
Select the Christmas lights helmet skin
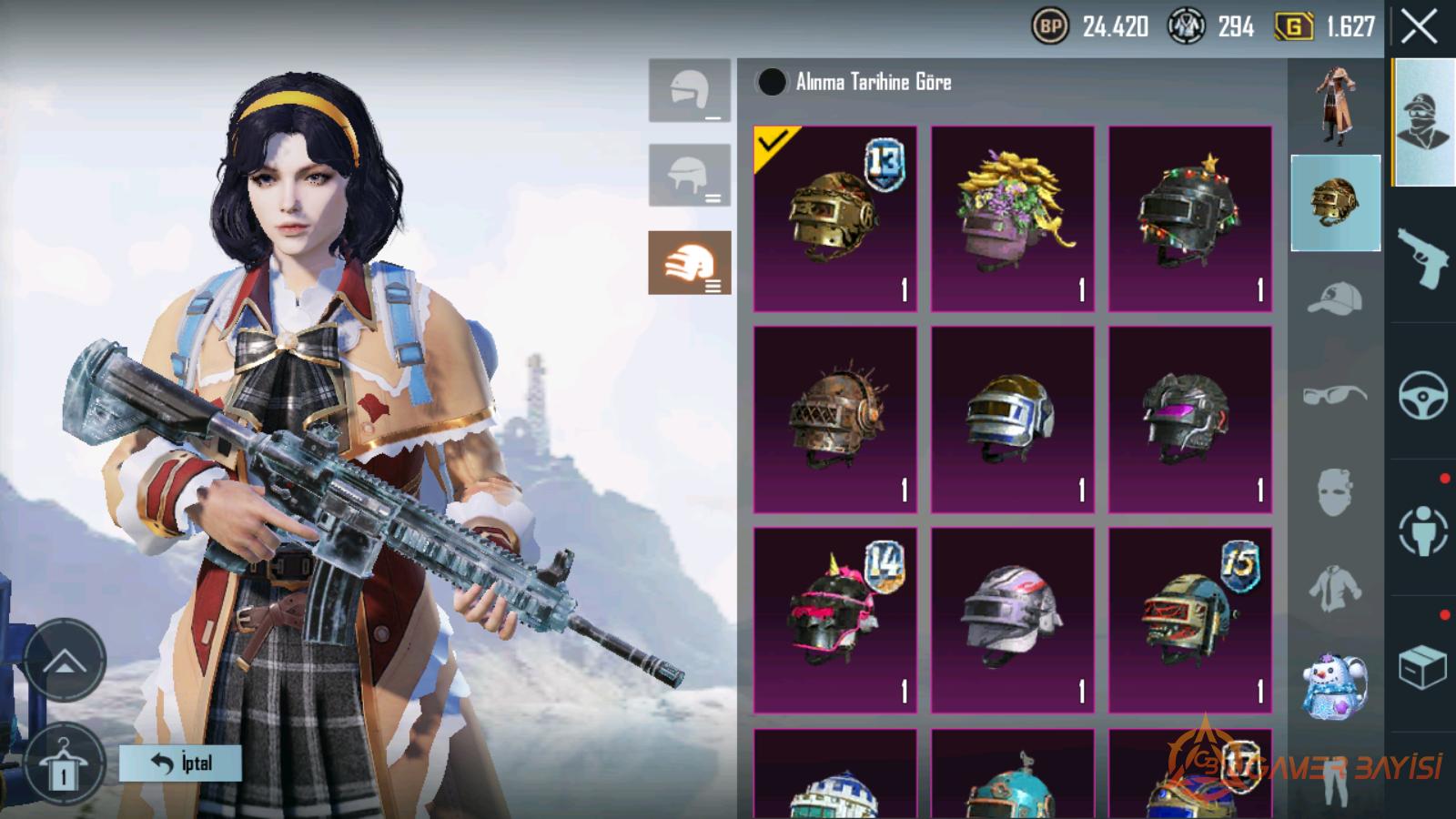pos(1189,219)
